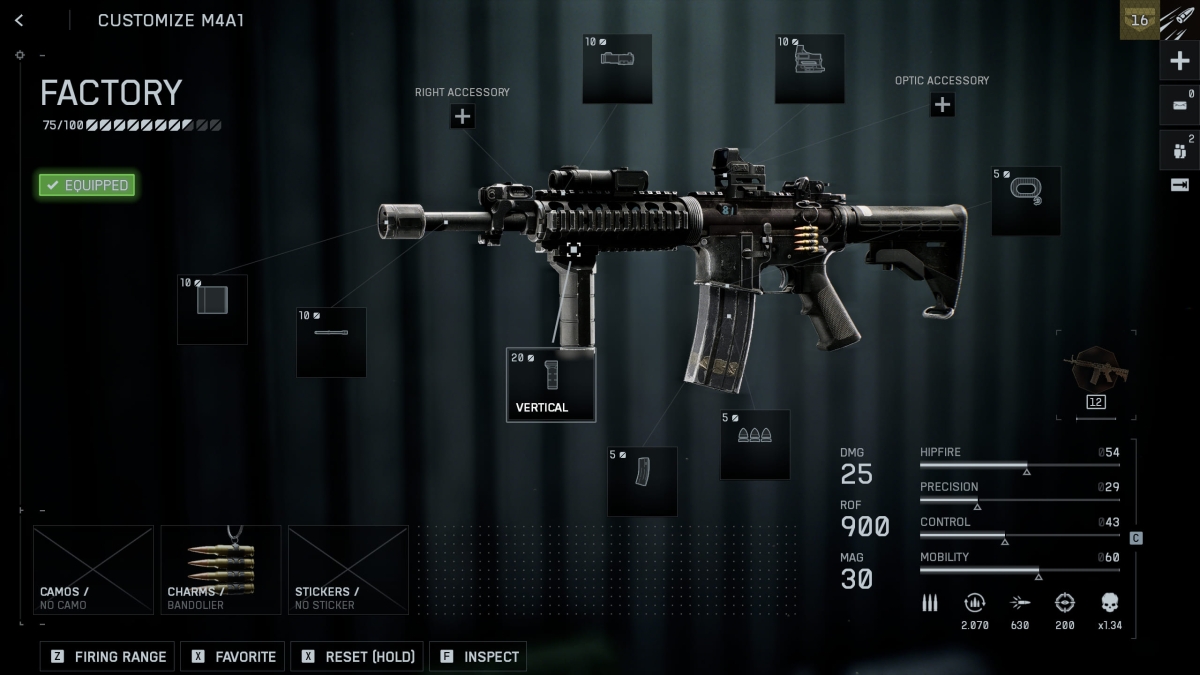
Task: Open the Charms Bandolier tile
Action: 221,570
